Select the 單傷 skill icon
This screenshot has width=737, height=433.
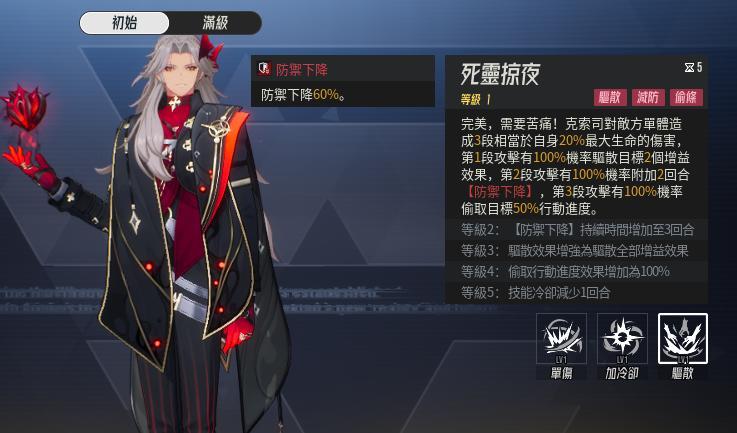click(x=561, y=340)
